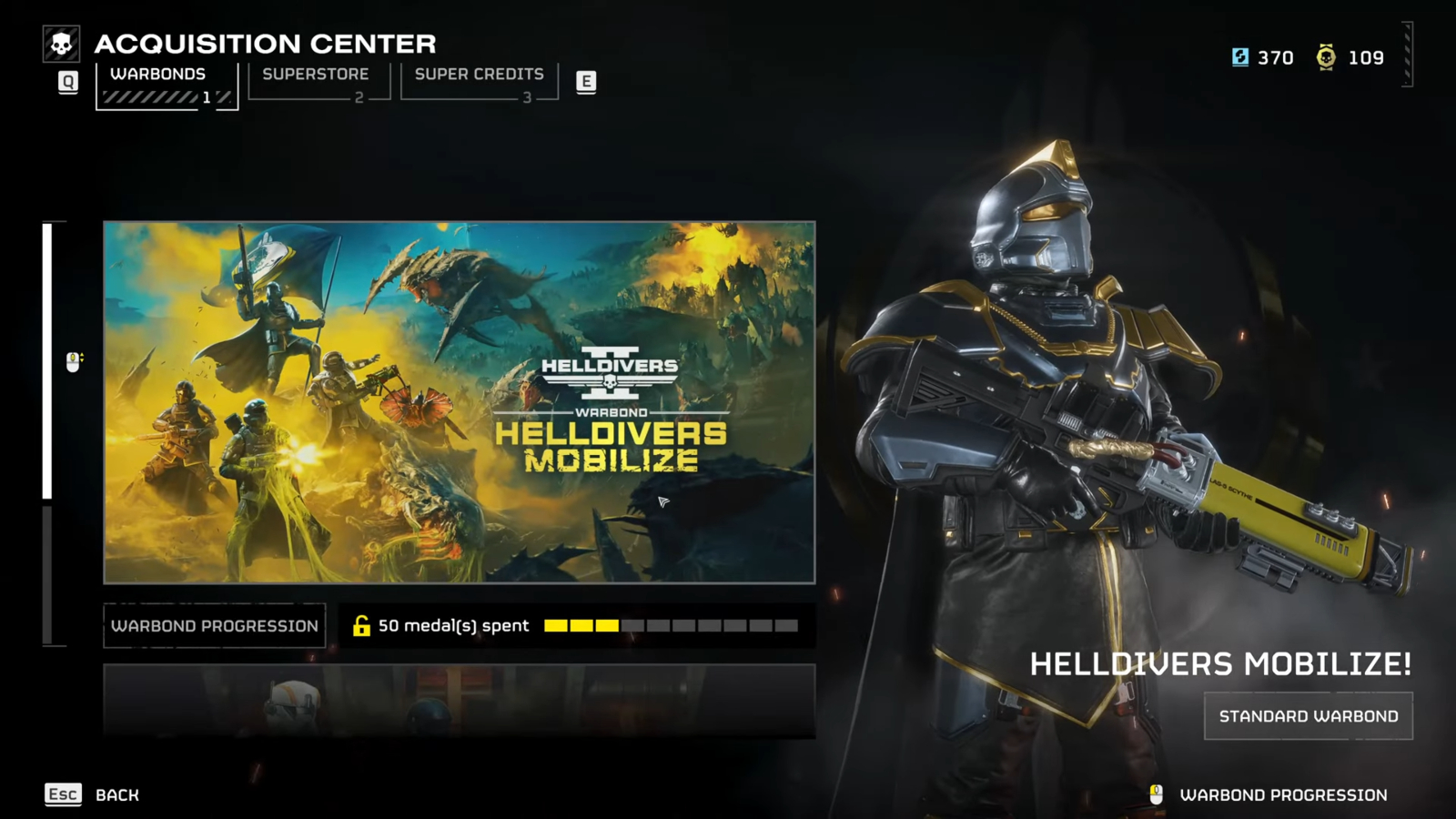Open Warbond Progression

pyautogui.click(x=215, y=625)
